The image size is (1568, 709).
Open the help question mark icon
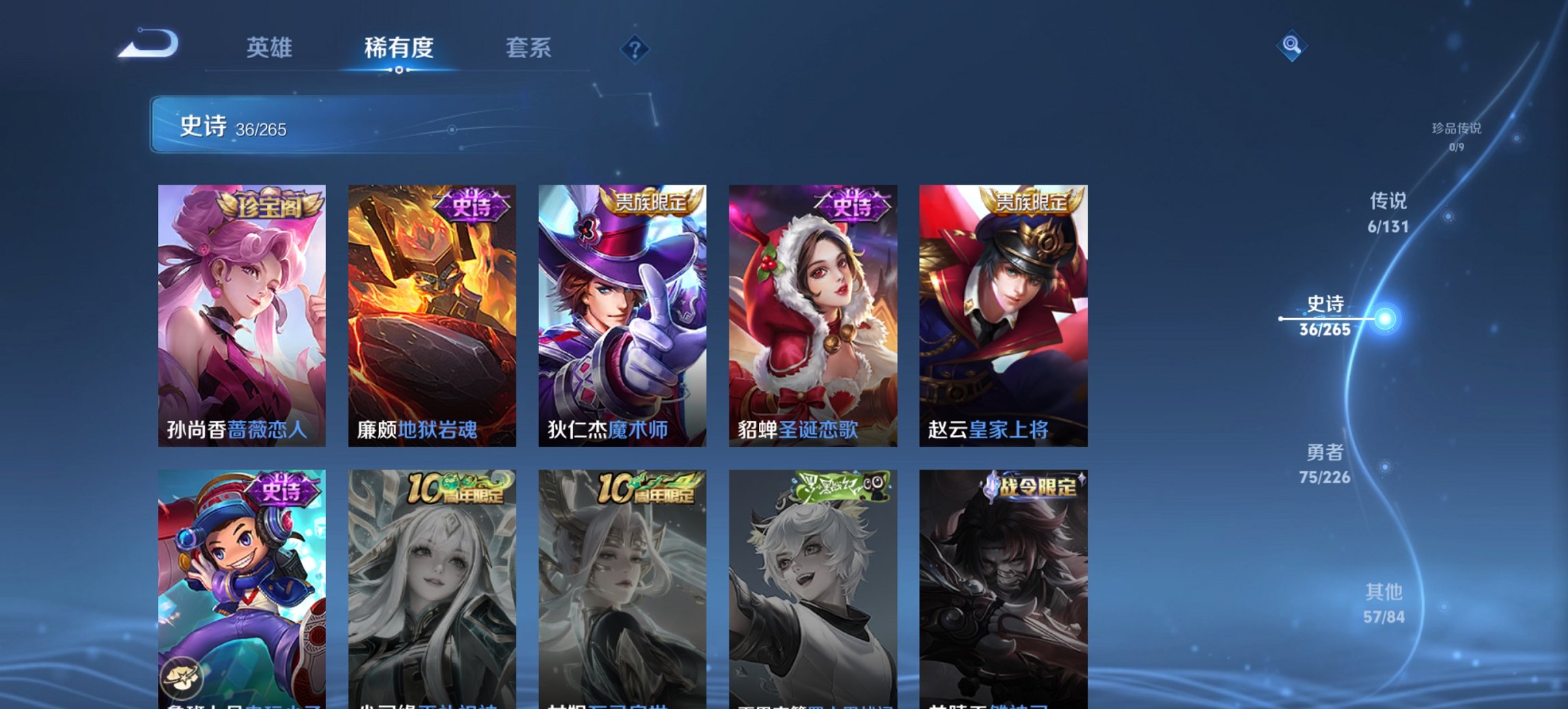pos(633,47)
